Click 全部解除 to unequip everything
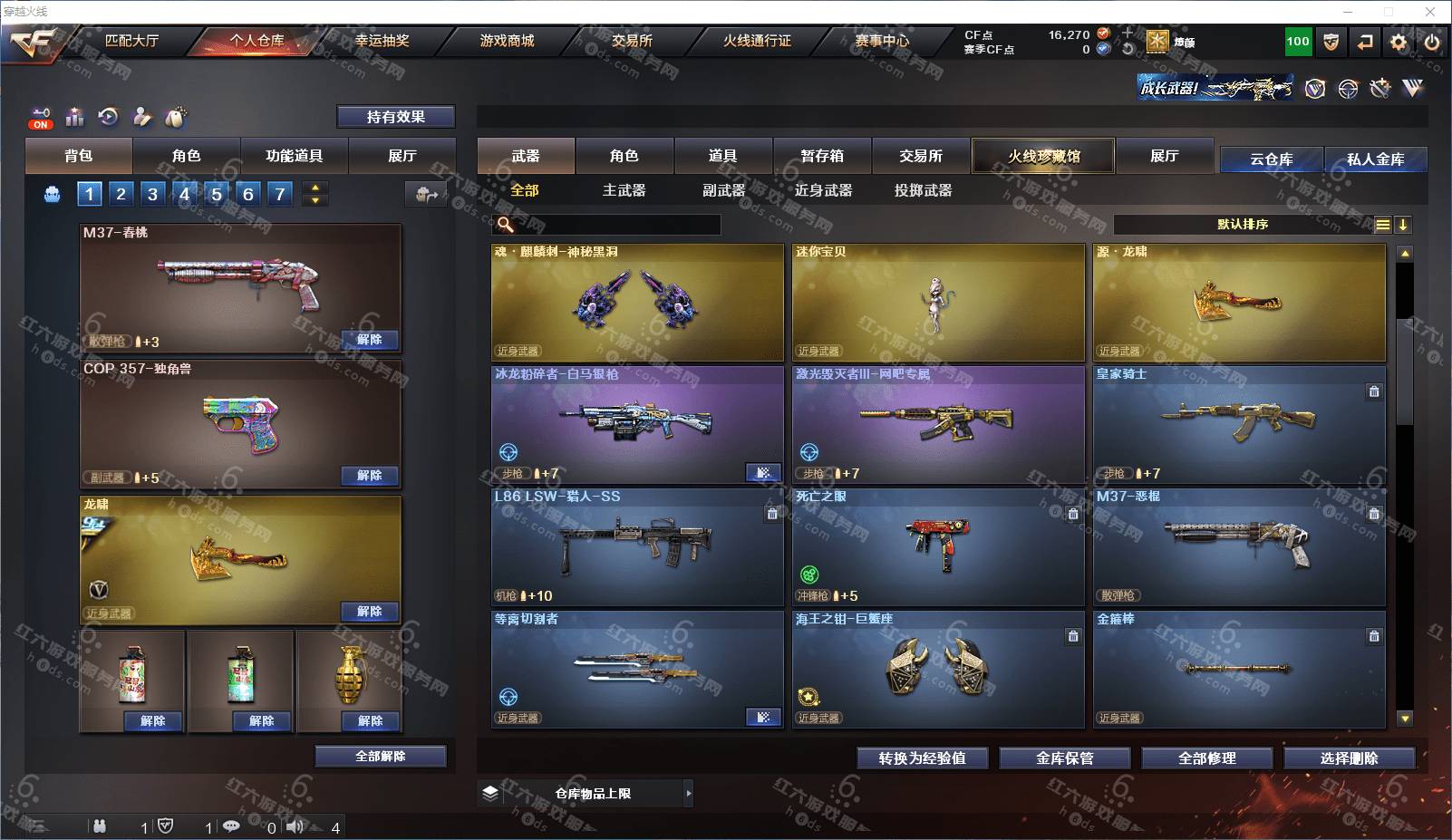Image resolution: width=1452 pixels, height=840 pixels. (381, 757)
